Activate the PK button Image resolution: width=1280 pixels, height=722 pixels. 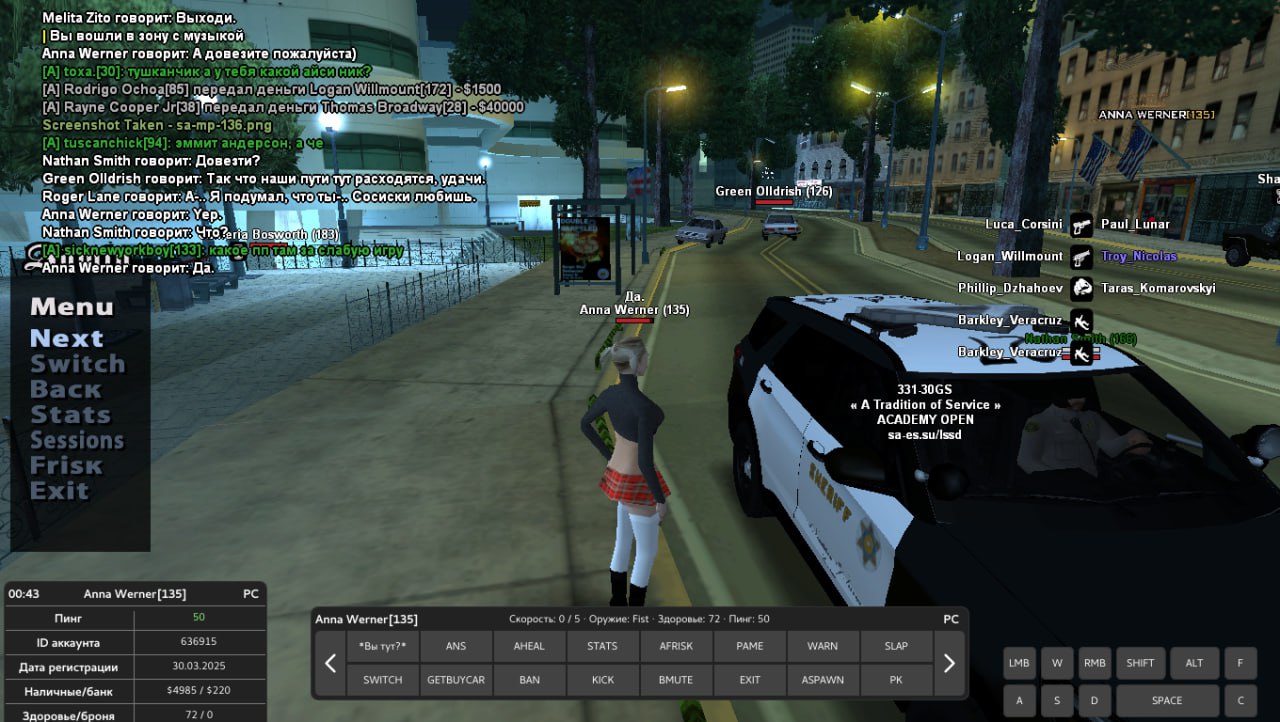896,680
